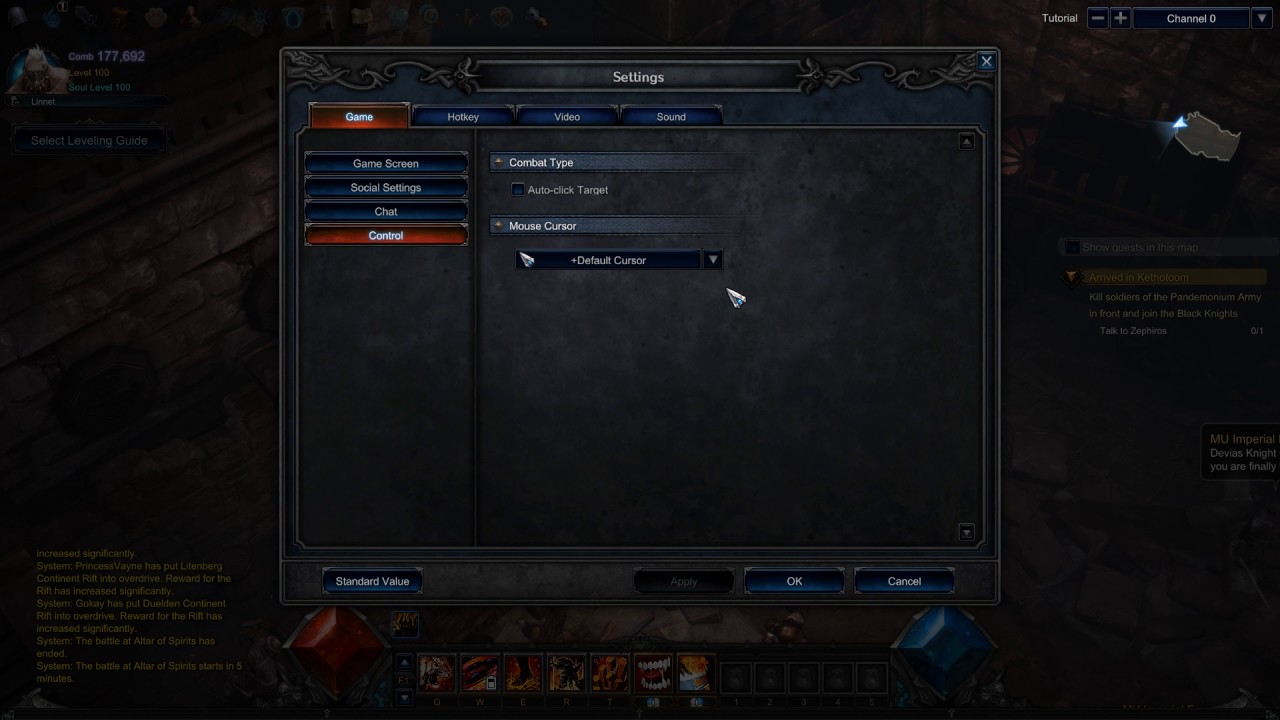Select the skill in the Q hotbar slot

(x=436, y=672)
